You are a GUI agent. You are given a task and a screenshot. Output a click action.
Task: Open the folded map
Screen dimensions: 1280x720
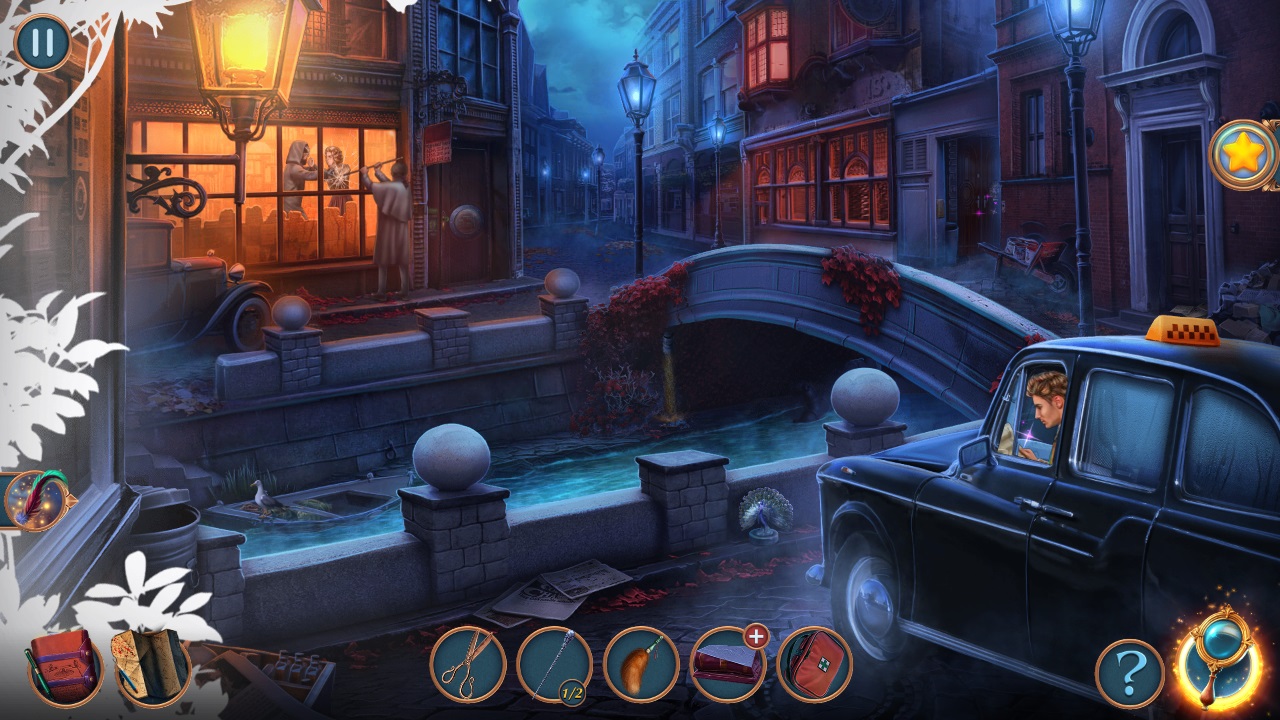[x=150, y=664]
